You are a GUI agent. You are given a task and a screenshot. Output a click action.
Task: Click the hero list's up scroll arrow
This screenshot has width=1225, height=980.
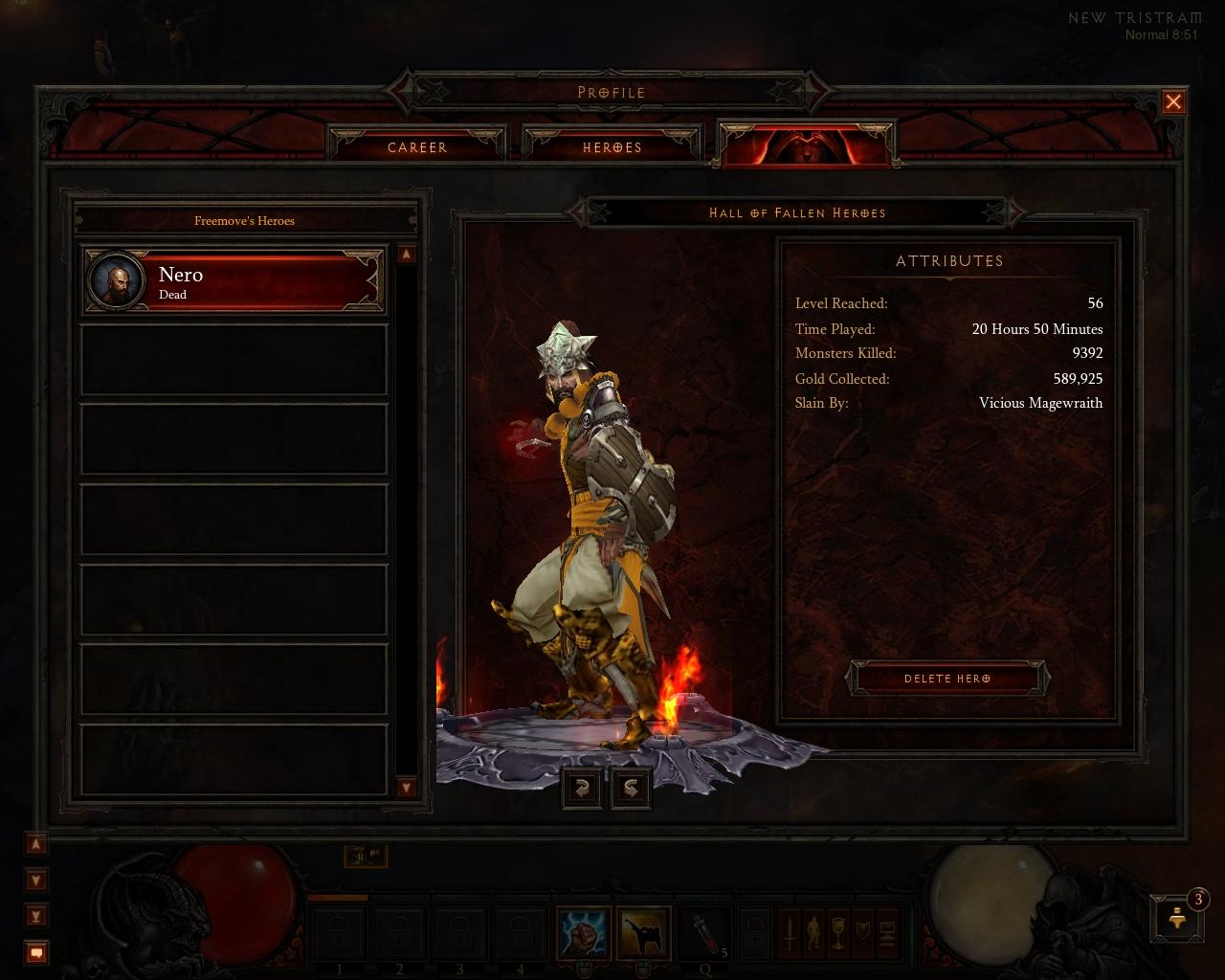(407, 255)
